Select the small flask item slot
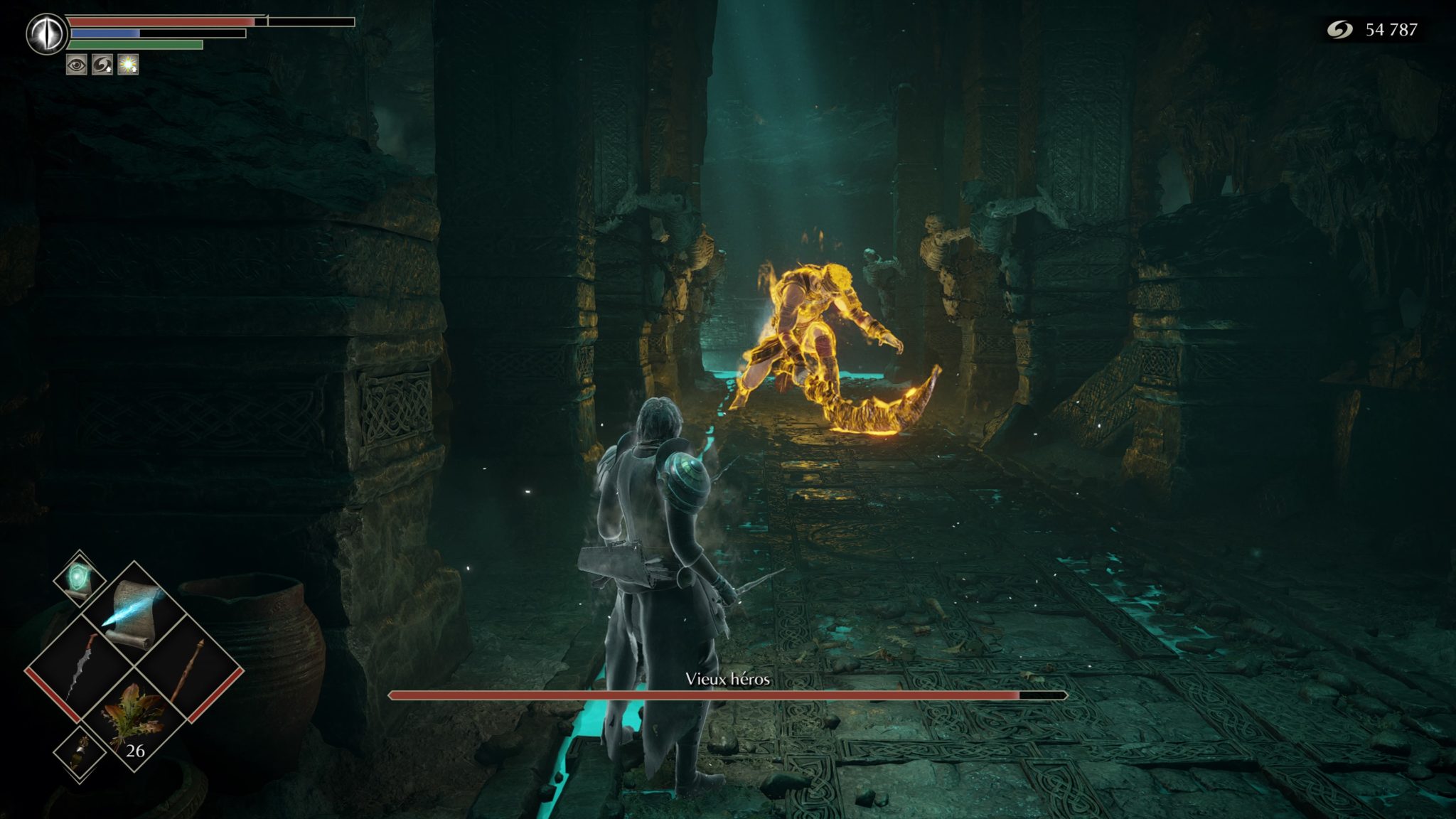1456x819 pixels. point(80,754)
